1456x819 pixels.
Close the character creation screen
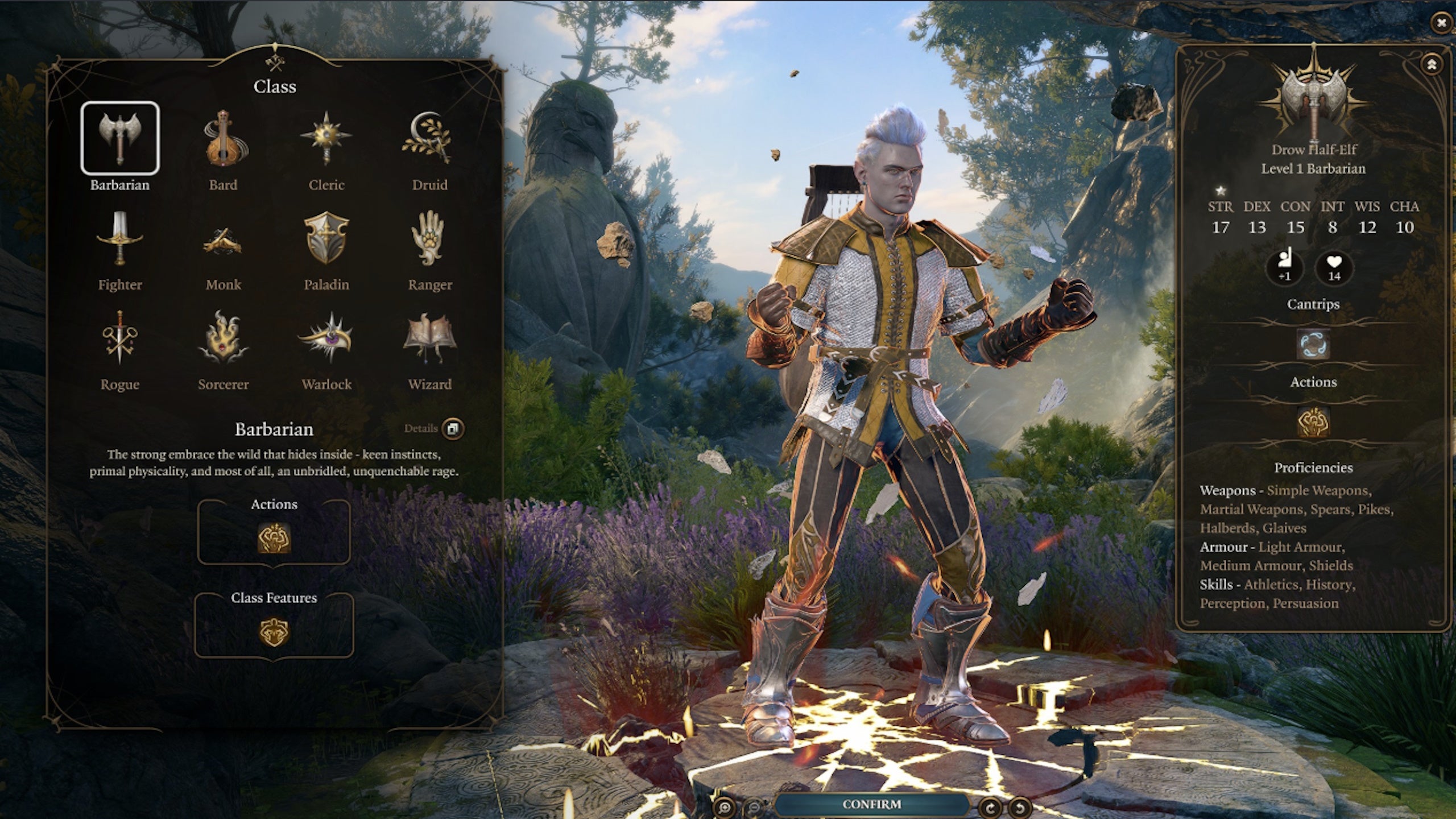pyautogui.click(x=1441, y=23)
